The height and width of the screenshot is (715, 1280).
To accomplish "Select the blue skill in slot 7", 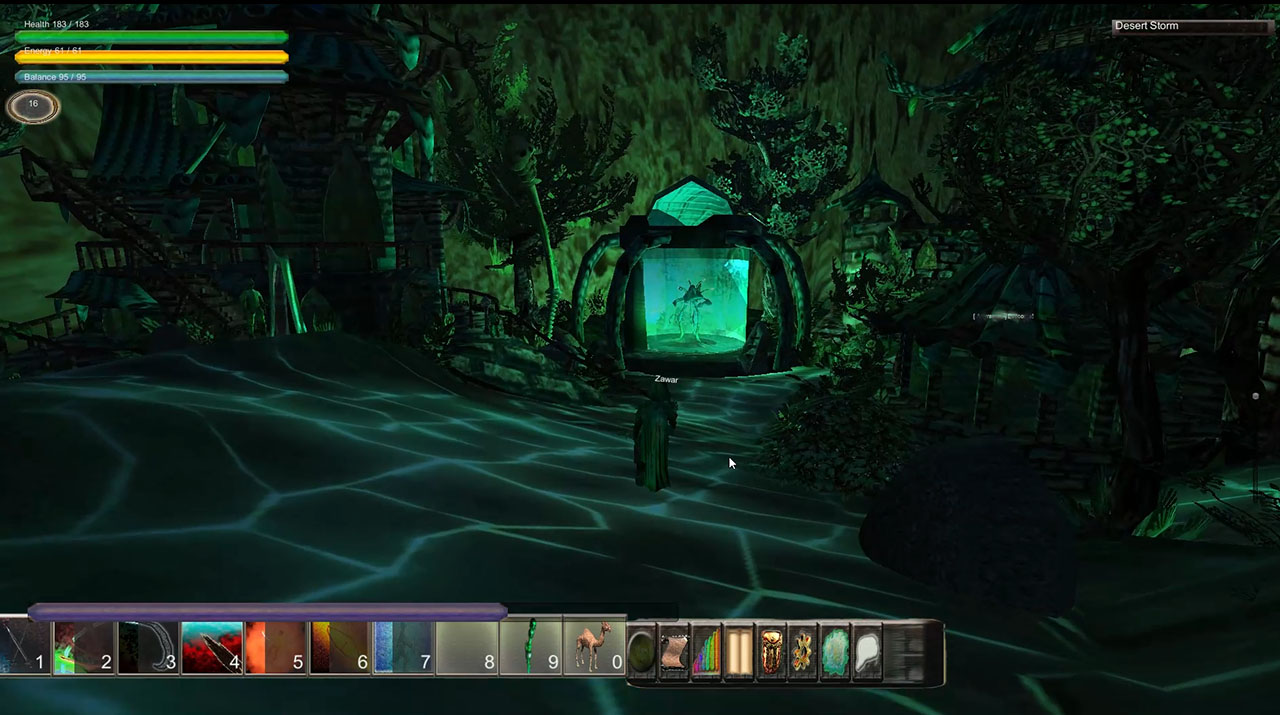I will 403,648.
